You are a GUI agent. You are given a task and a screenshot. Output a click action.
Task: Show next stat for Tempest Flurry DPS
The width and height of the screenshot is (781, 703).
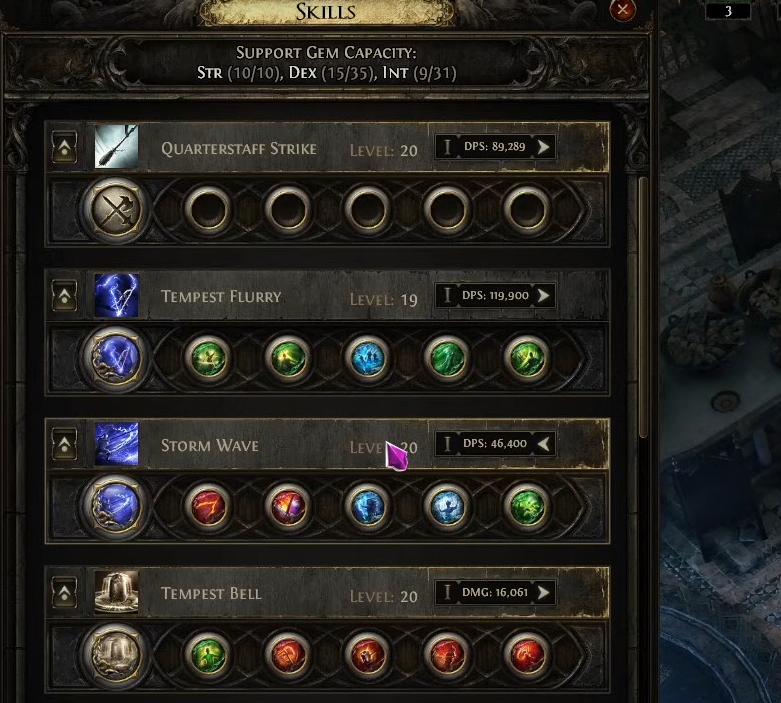click(543, 296)
